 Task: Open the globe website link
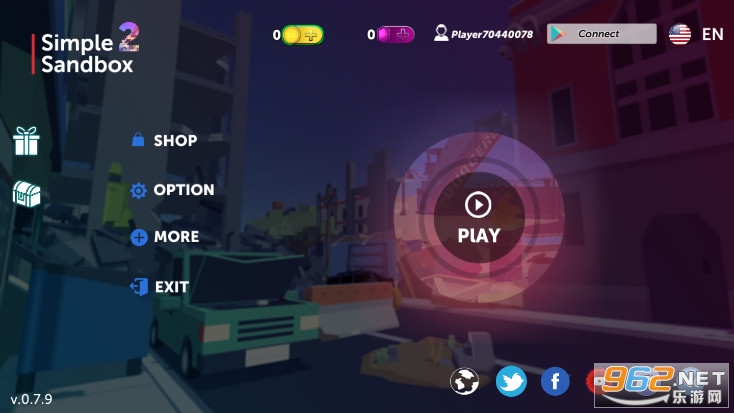click(x=464, y=381)
